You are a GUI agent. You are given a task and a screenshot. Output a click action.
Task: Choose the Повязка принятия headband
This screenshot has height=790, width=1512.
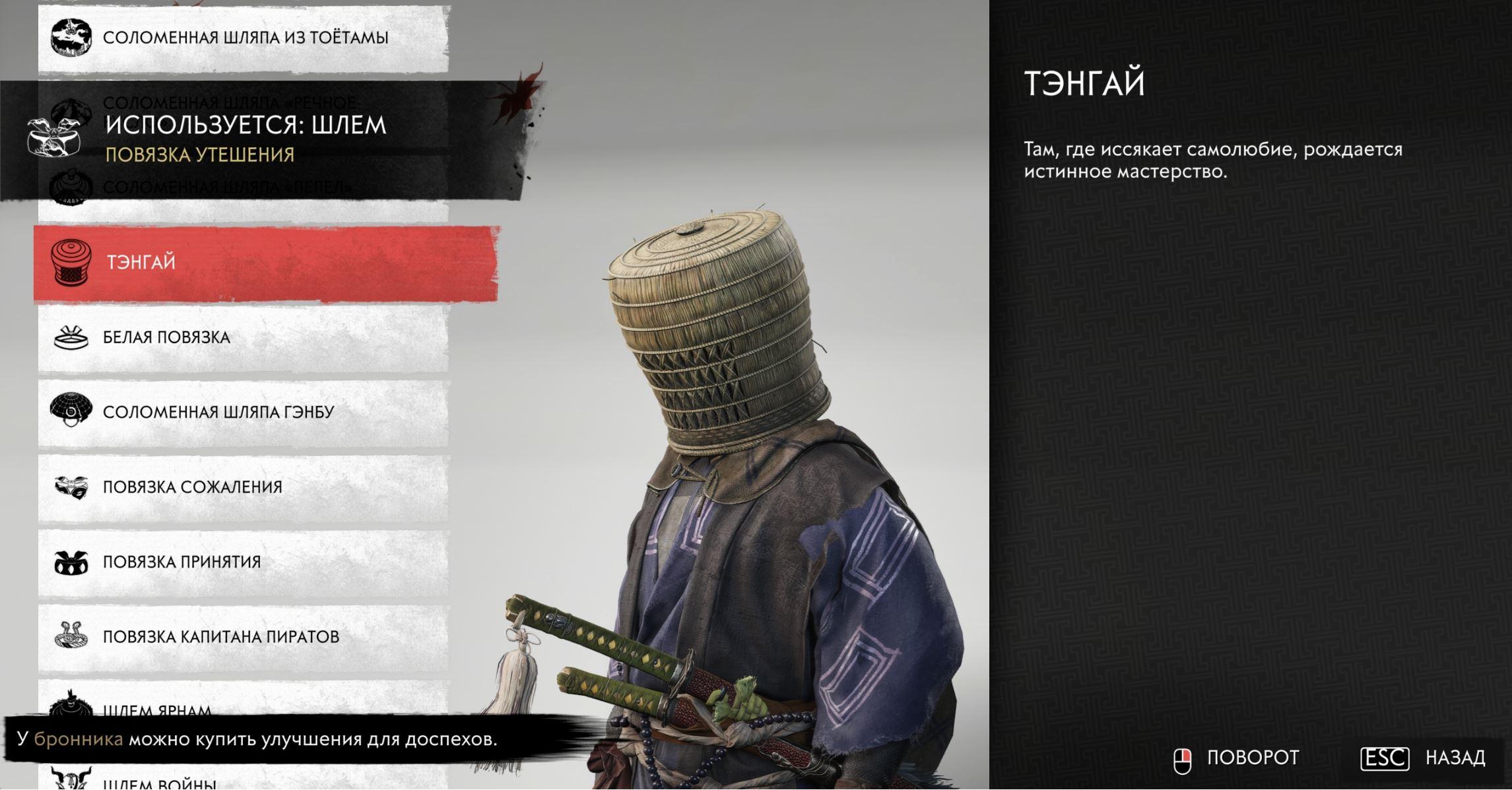243,562
